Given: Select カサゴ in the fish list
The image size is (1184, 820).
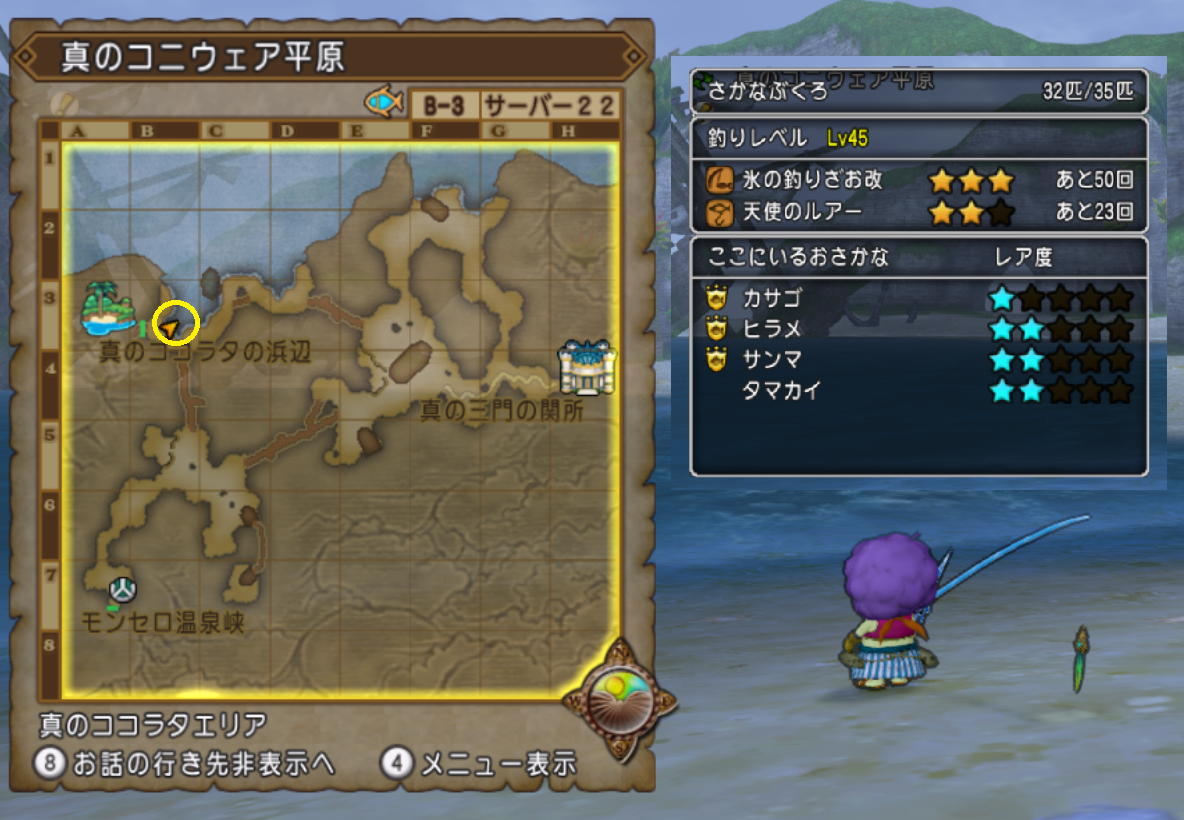Looking at the screenshot, I should coord(771,298).
